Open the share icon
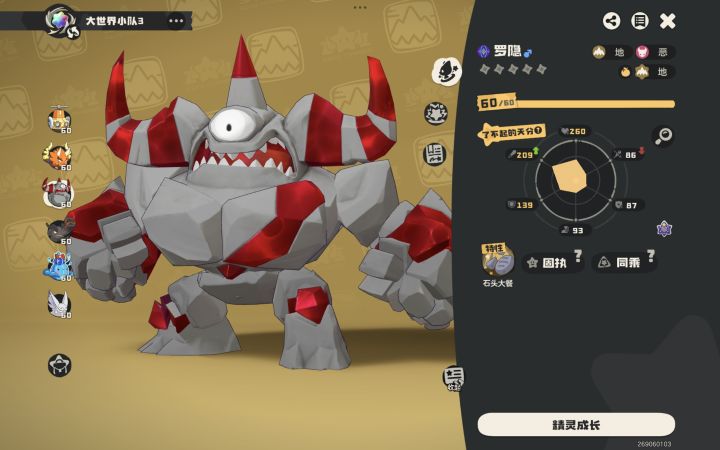The height and width of the screenshot is (450, 720). [612, 21]
